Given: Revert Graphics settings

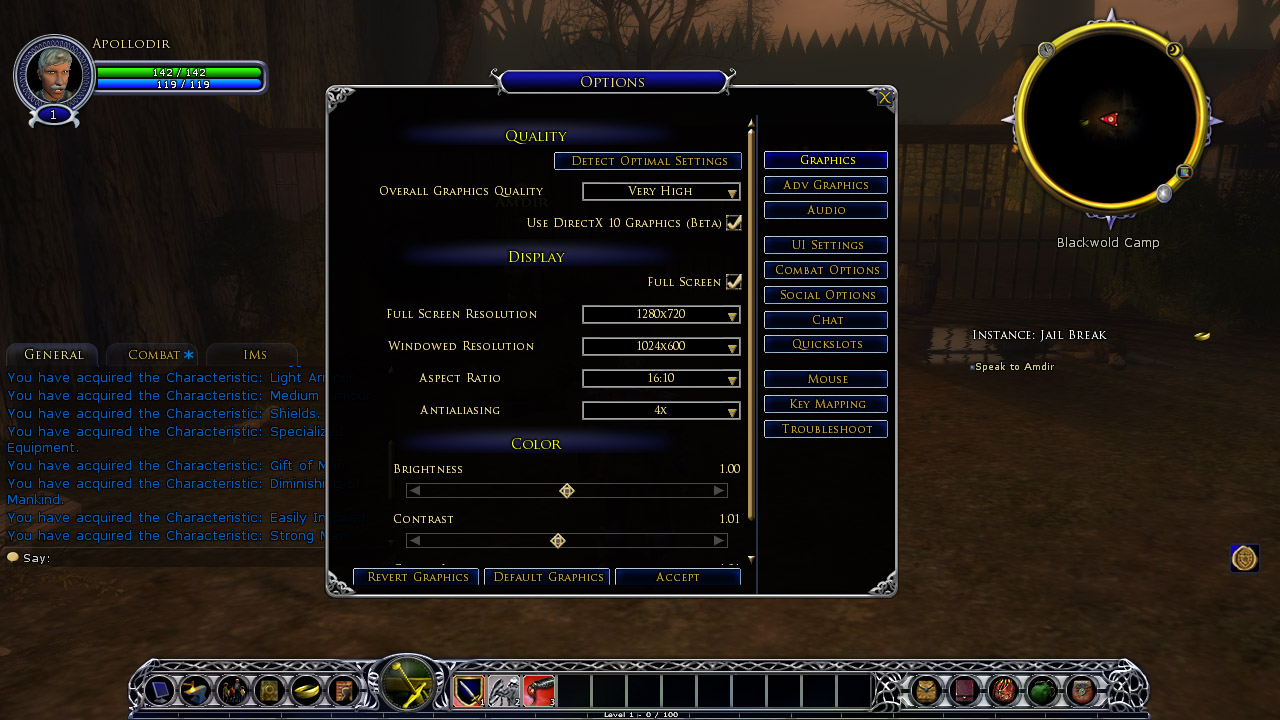Looking at the screenshot, I should pos(417,577).
